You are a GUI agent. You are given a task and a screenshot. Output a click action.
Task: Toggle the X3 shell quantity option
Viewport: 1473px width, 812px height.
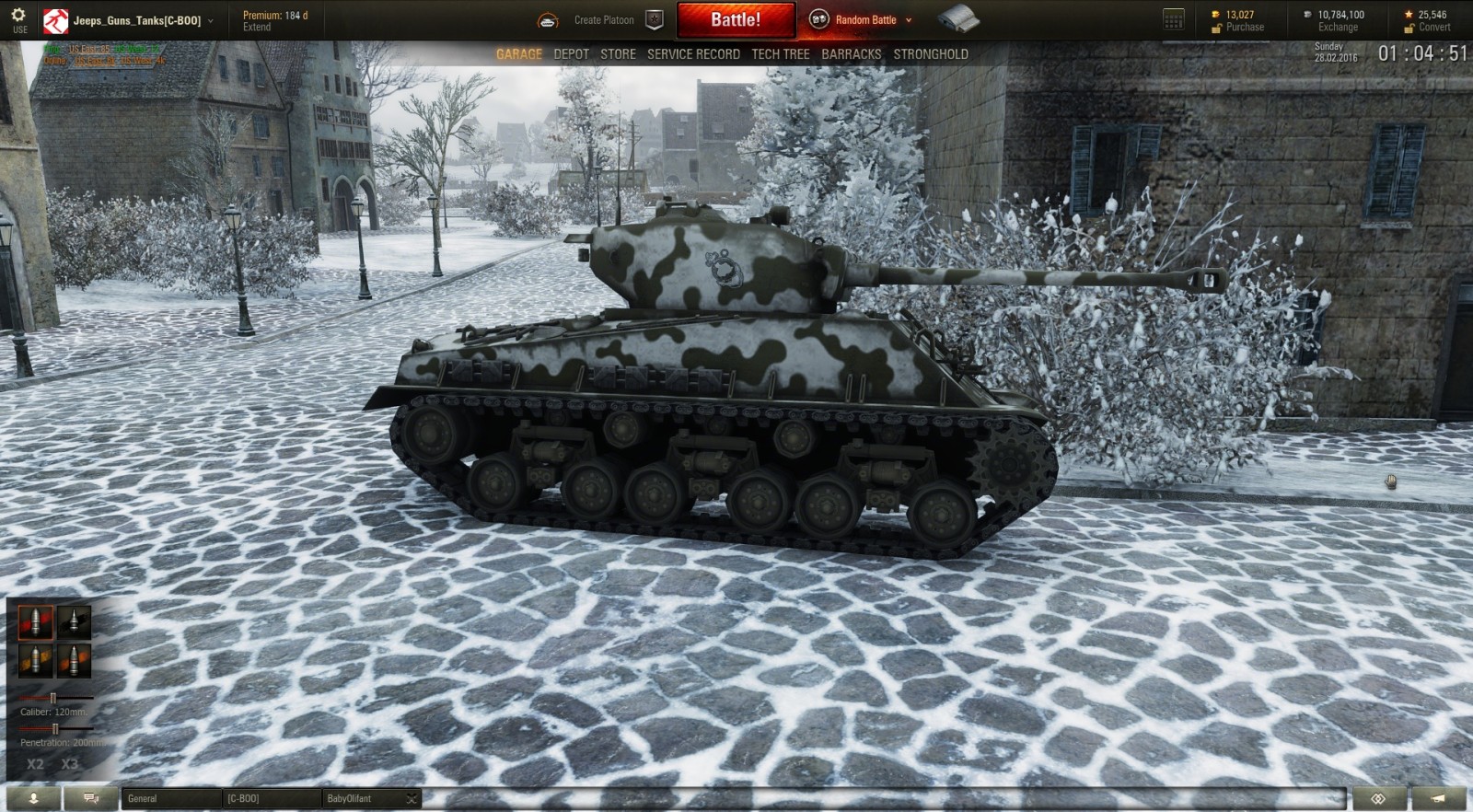69,762
